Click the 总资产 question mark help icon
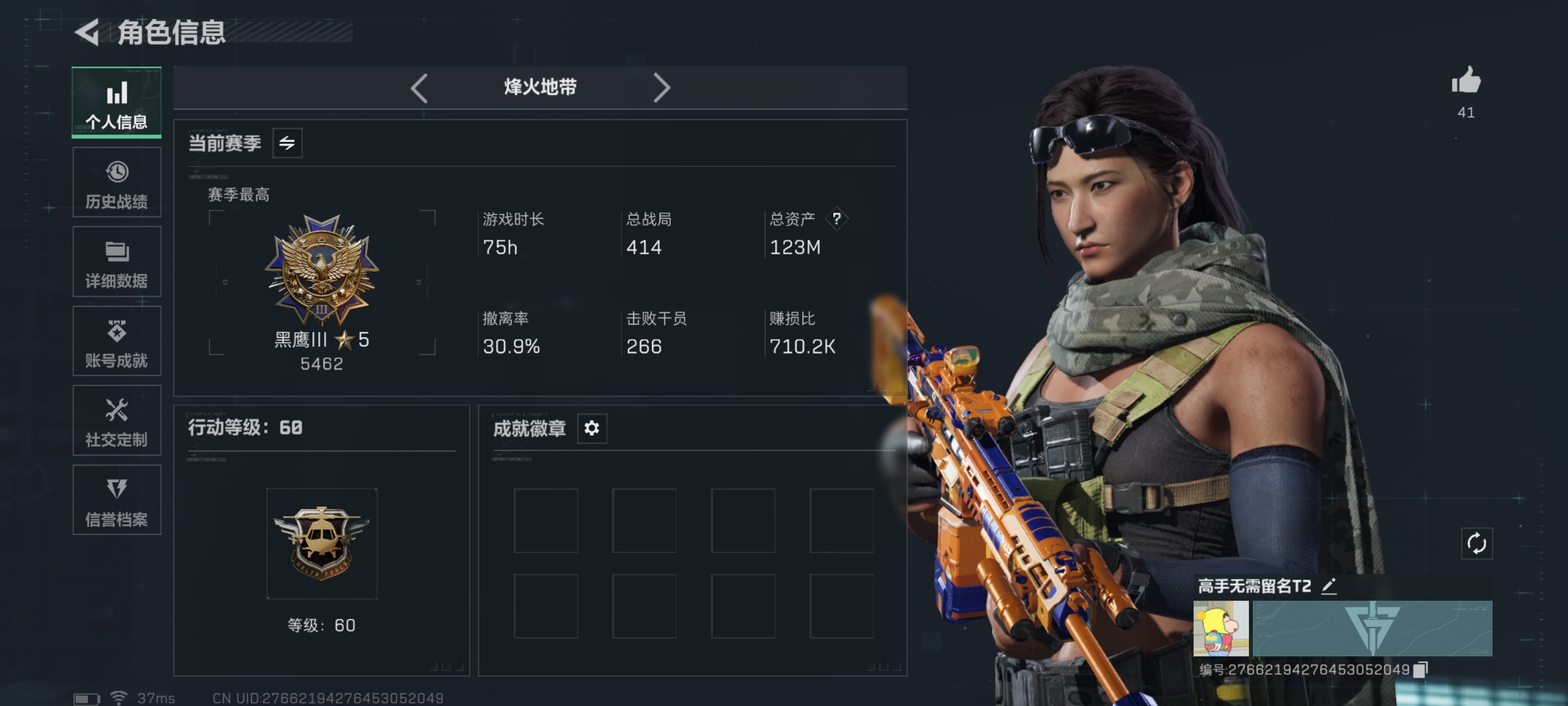Screen dimensions: 1568x706 click(836, 218)
